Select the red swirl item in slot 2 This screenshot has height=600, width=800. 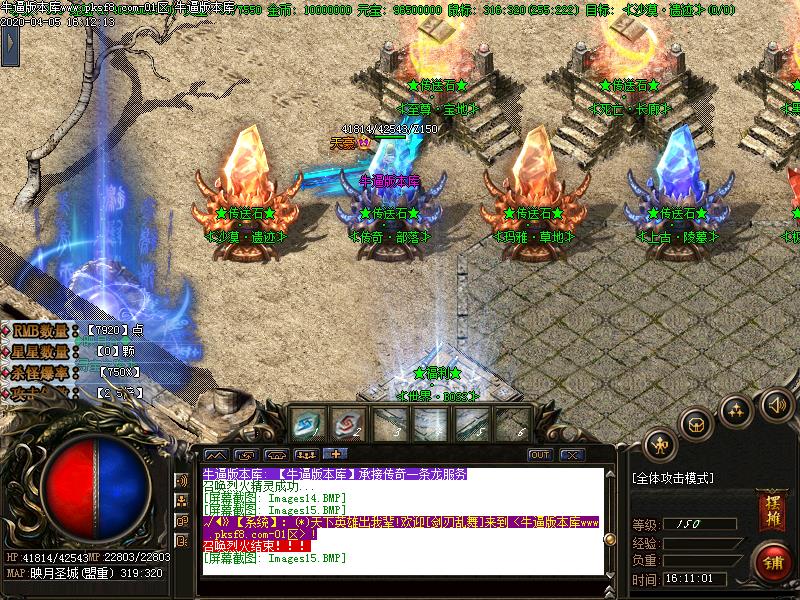(x=345, y=424)
